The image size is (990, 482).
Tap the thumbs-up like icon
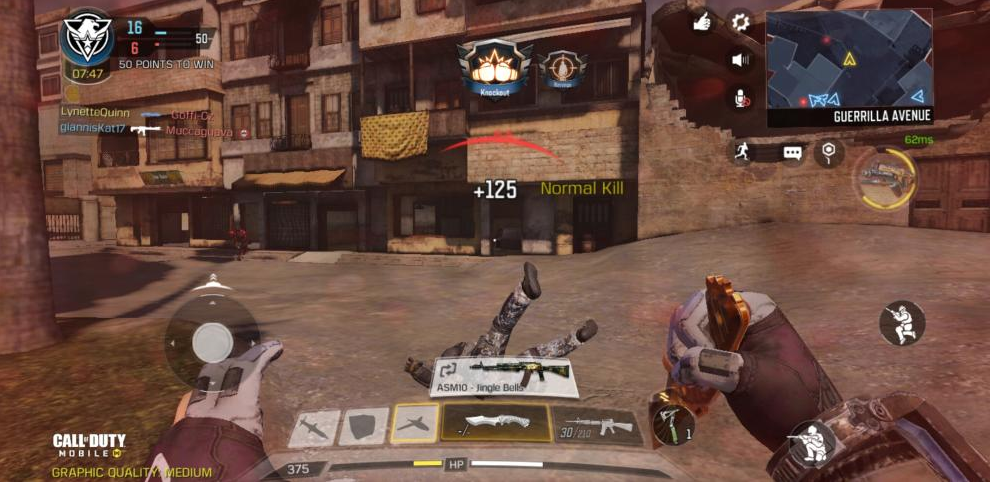[703, 22]
